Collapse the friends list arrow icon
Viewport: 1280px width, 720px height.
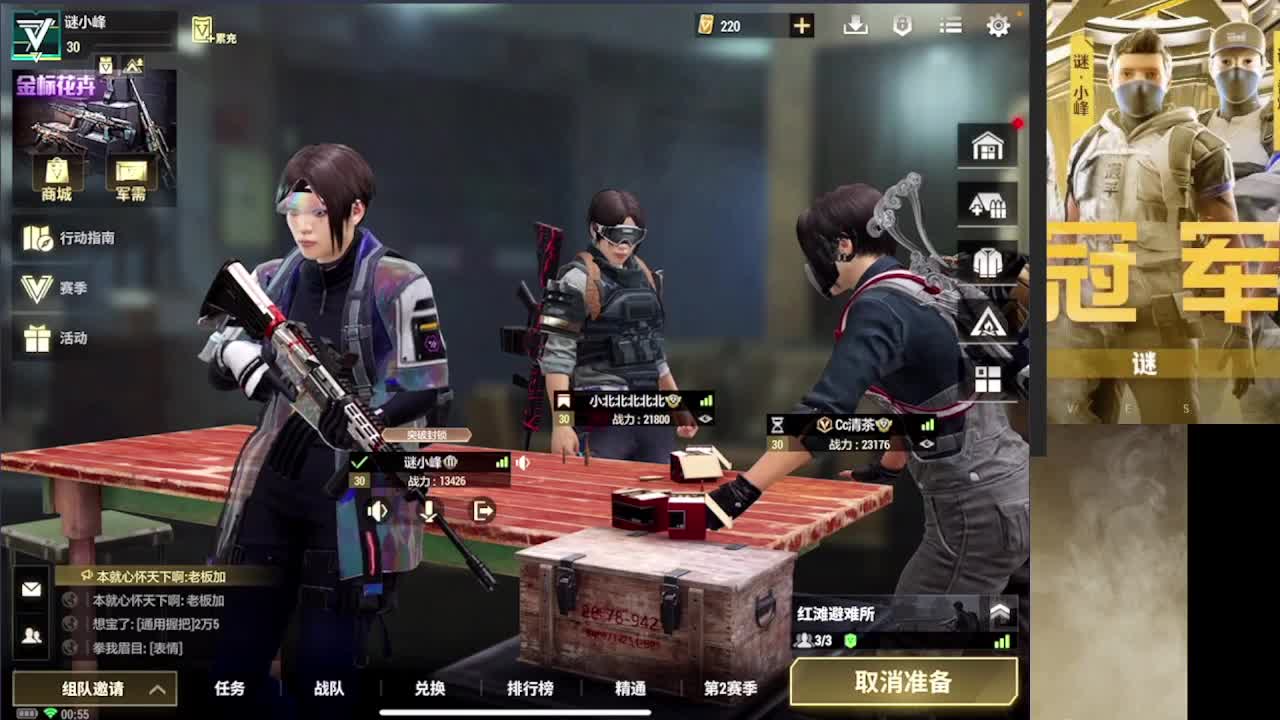(30, 636)
